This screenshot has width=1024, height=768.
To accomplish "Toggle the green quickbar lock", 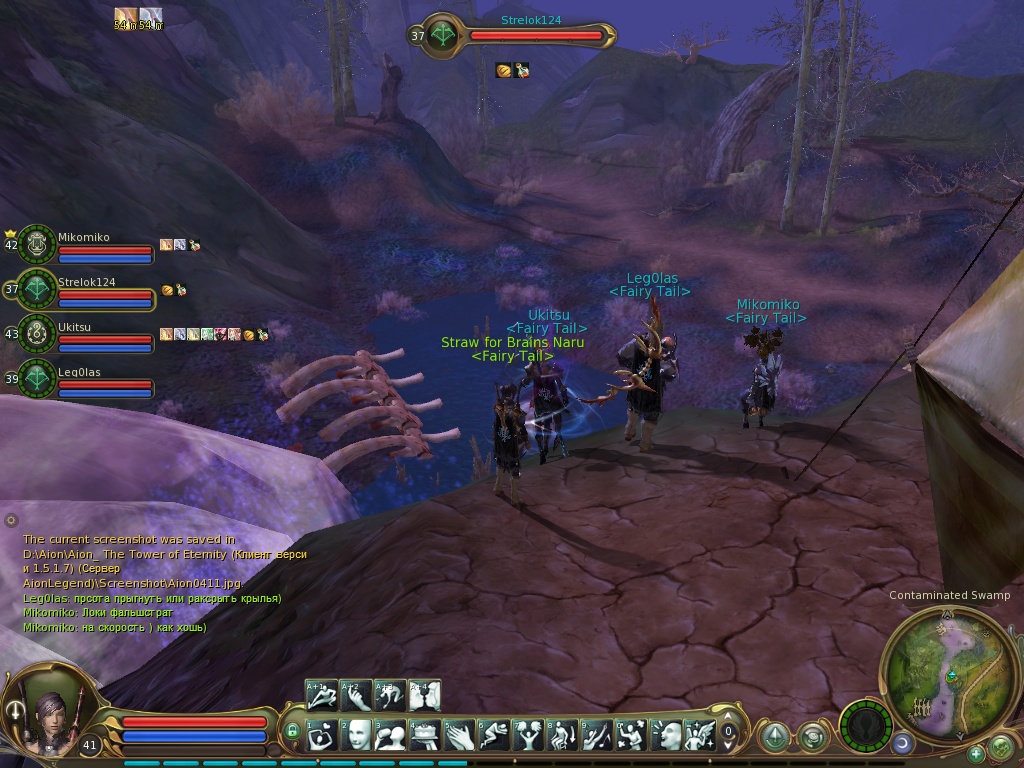I will [x=292, y=732].
